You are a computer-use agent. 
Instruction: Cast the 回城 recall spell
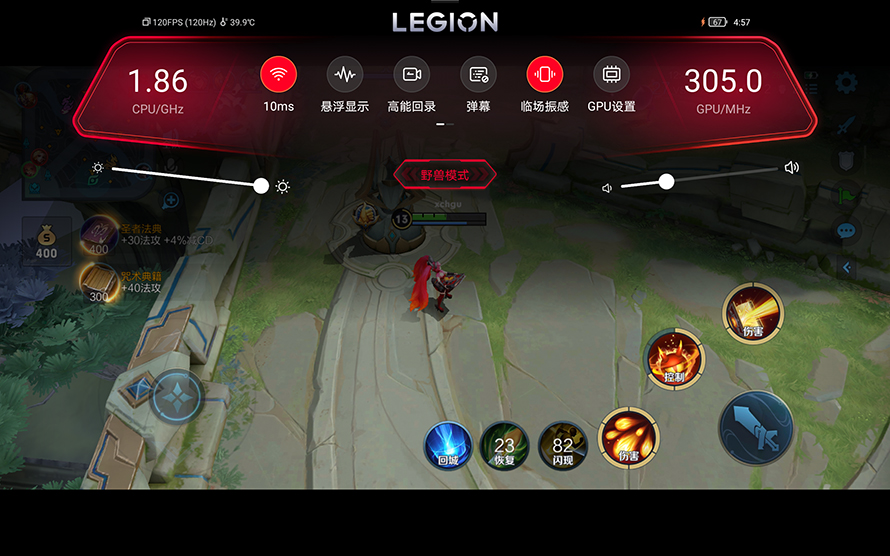tap(447, 444)
